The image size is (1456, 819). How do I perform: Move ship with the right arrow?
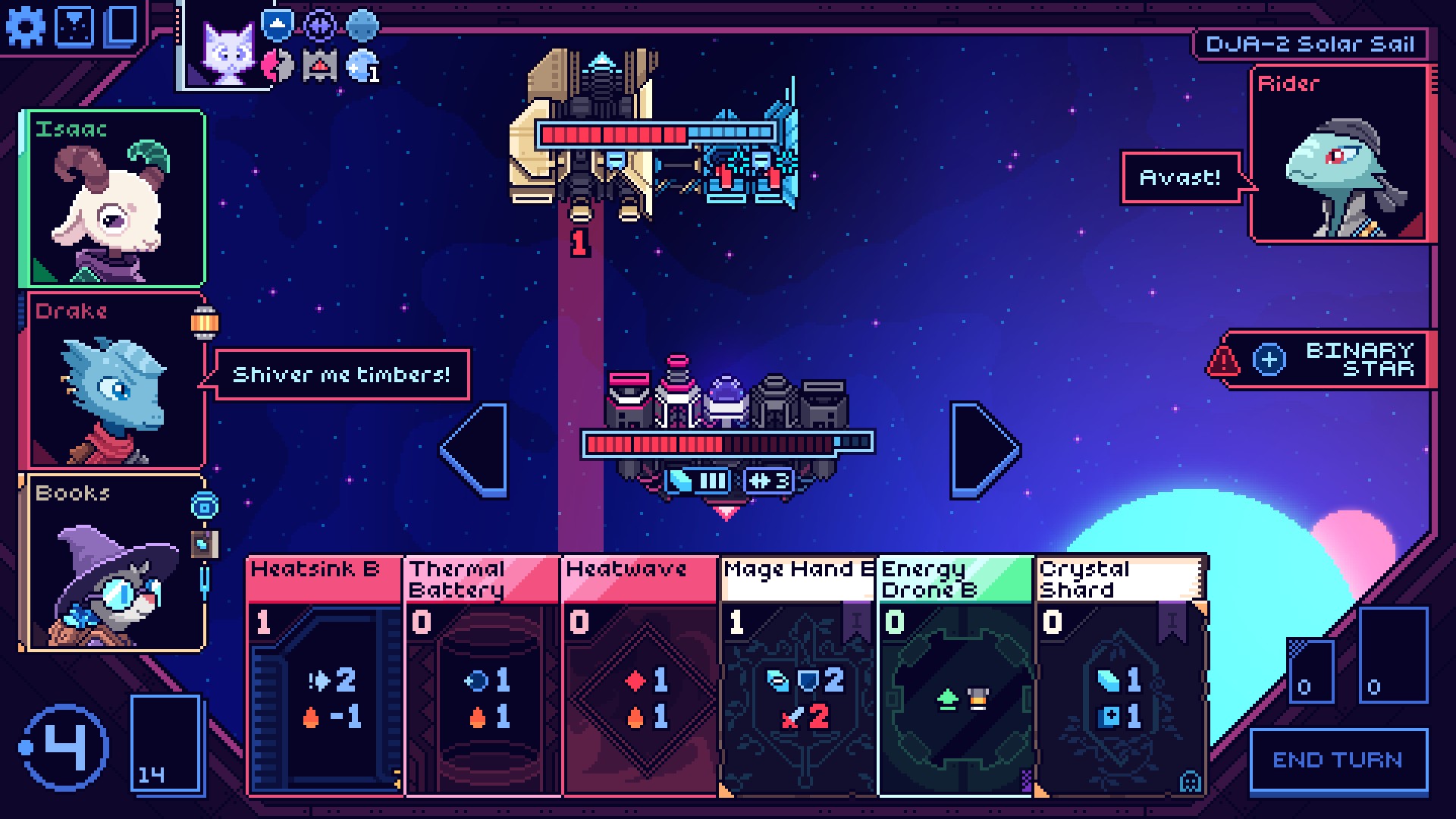(983, 450)
